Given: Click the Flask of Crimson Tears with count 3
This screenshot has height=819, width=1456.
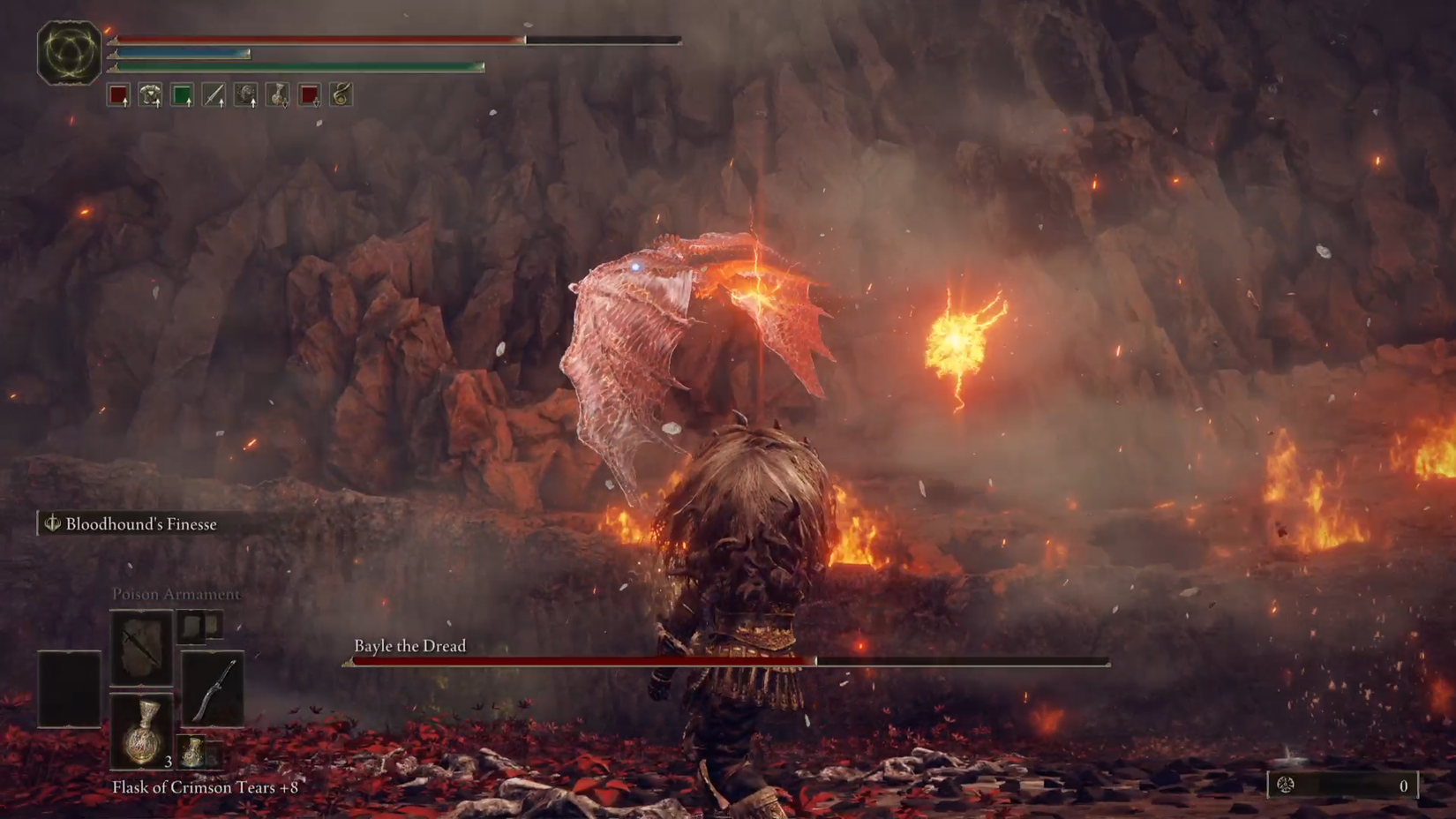Looking at the screenshot, I should (143, 731).
